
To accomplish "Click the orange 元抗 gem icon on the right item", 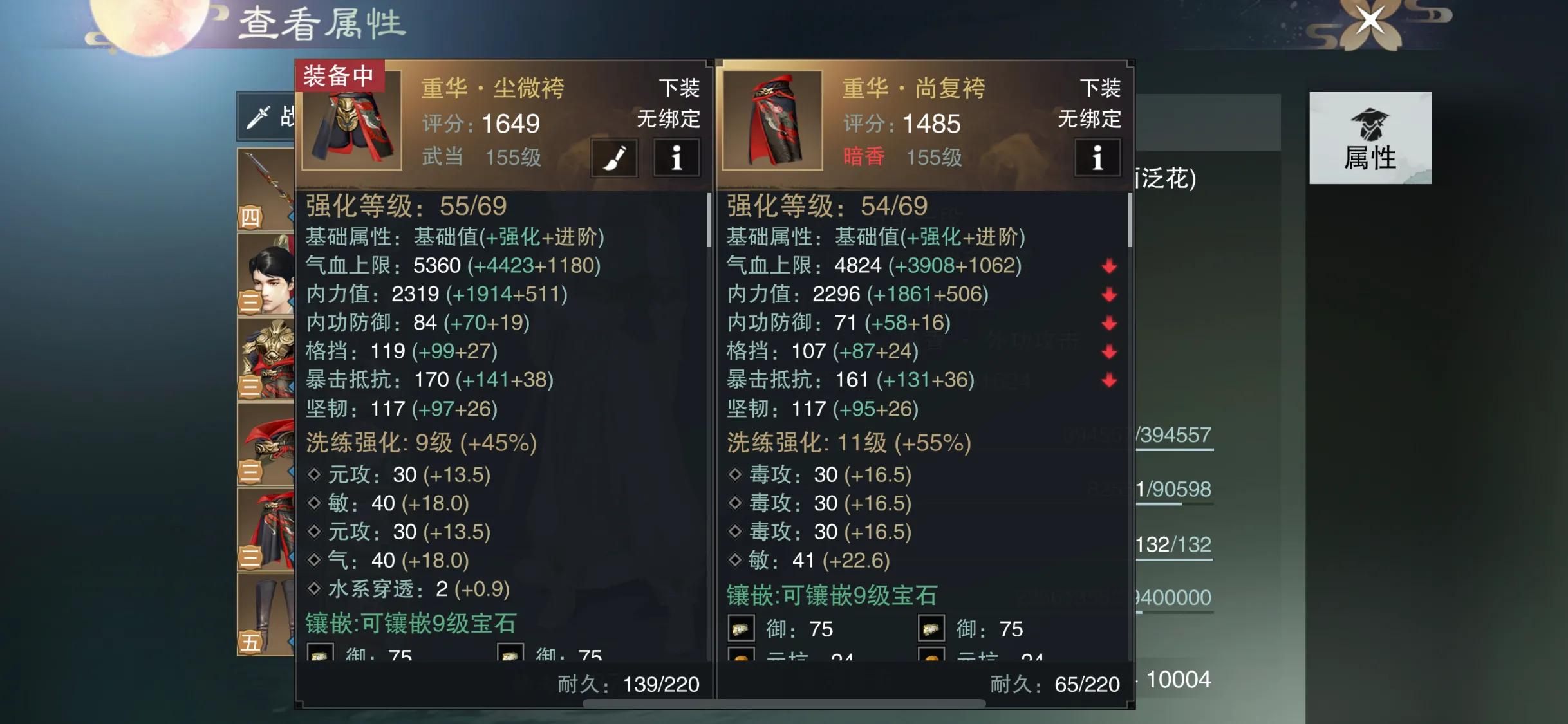I will tap(742, 658).
